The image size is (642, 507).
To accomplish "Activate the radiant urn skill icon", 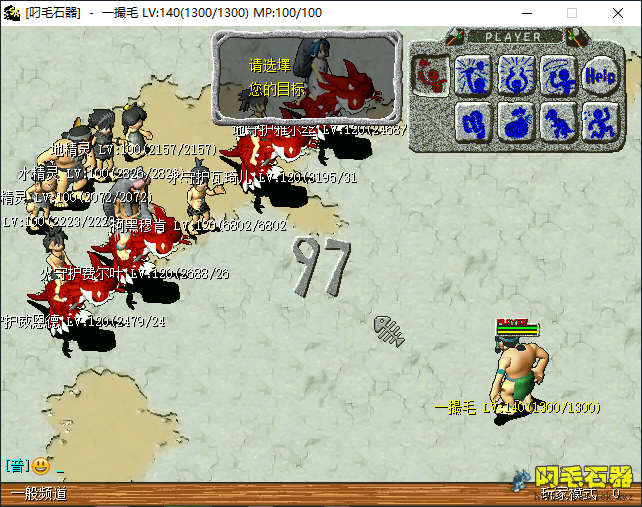I will coord(515,73).
